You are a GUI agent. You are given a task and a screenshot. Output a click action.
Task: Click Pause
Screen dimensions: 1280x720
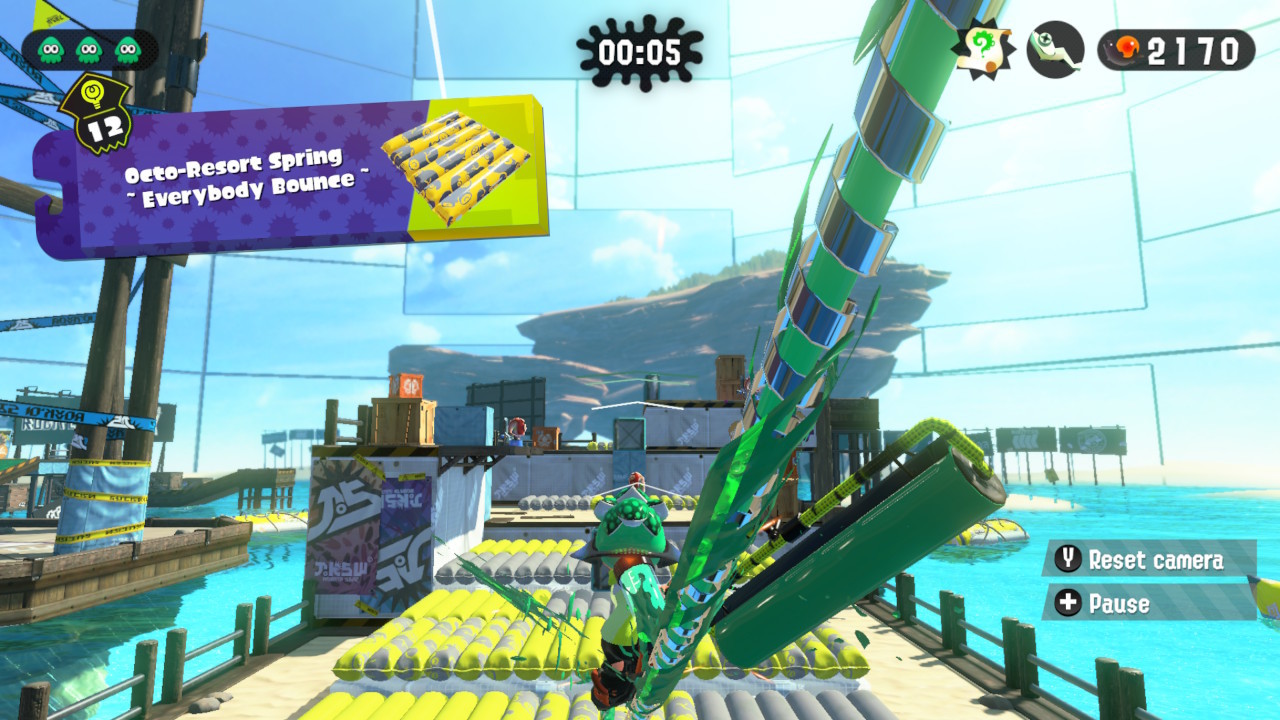tap(1122, 604)
